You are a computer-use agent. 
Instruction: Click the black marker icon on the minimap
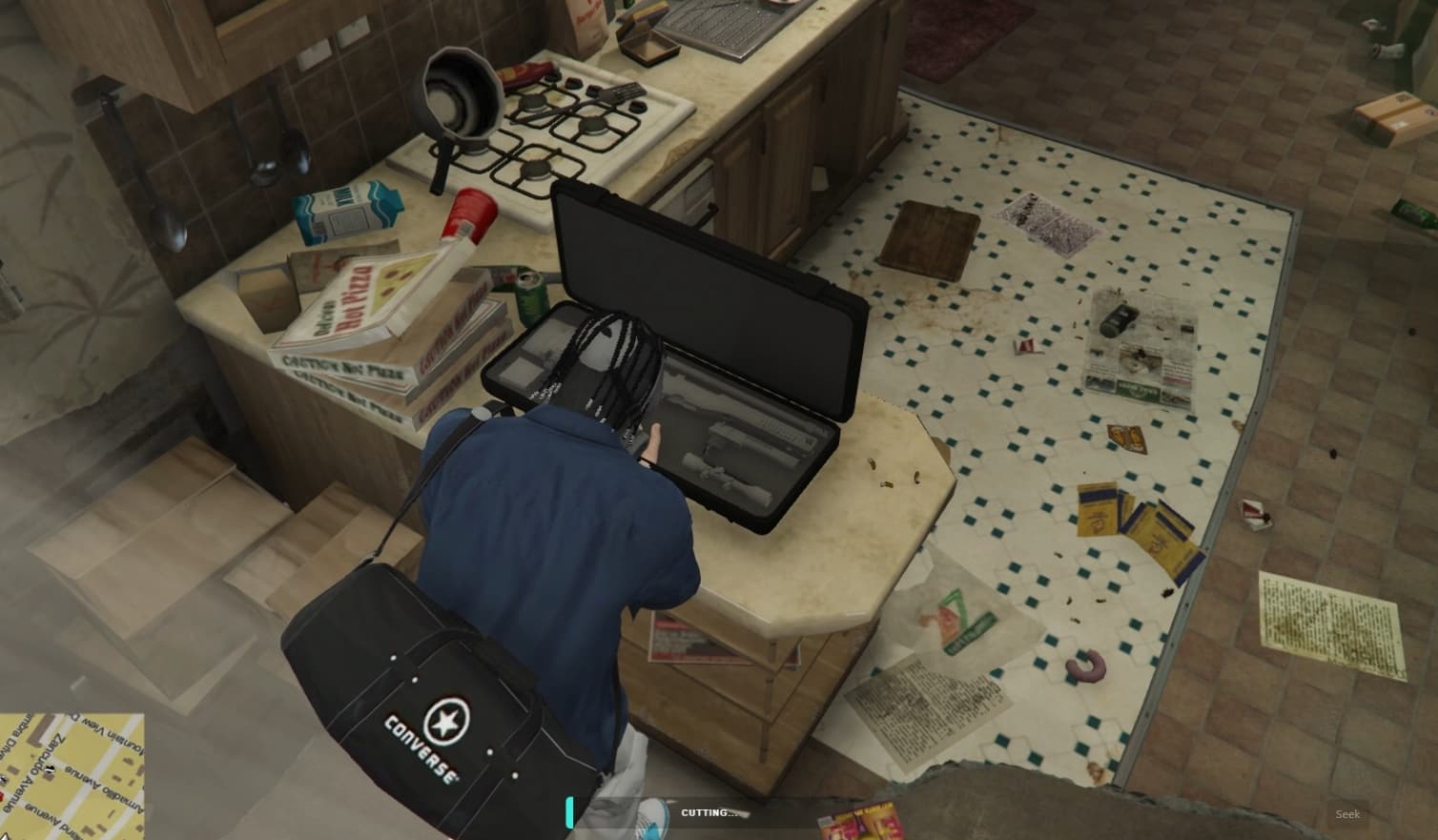pos(50,768)
